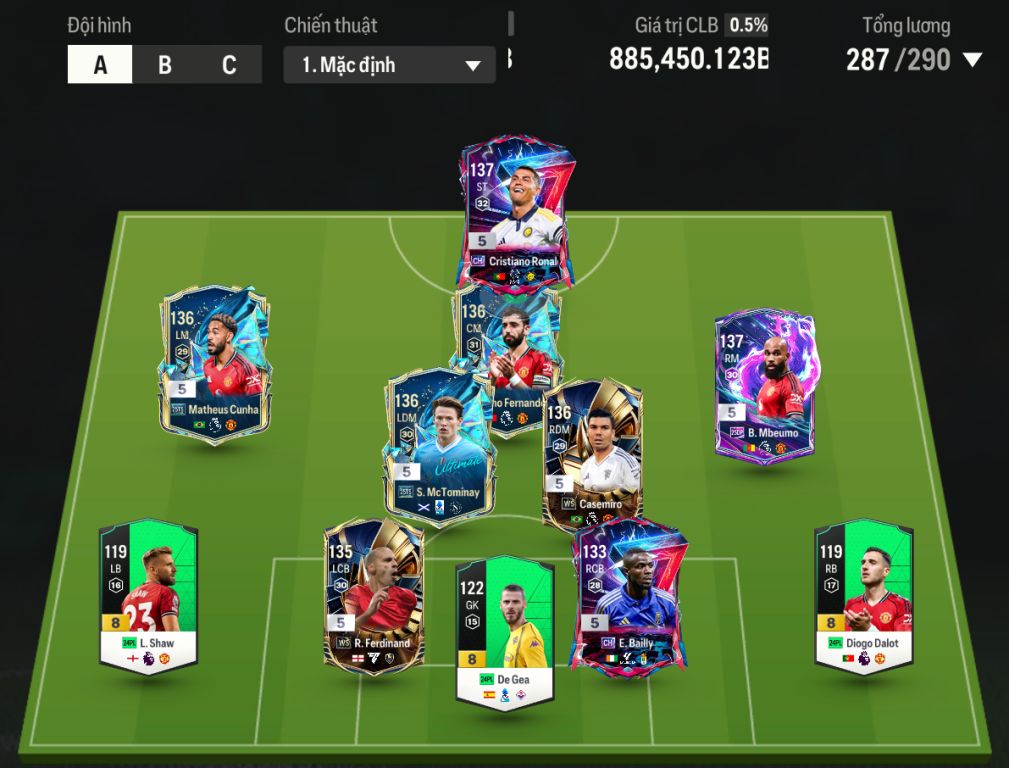Select the L. Shaw left-back card
The height and width of the screenshot is (768, 1009).
[x=148, y=595]
